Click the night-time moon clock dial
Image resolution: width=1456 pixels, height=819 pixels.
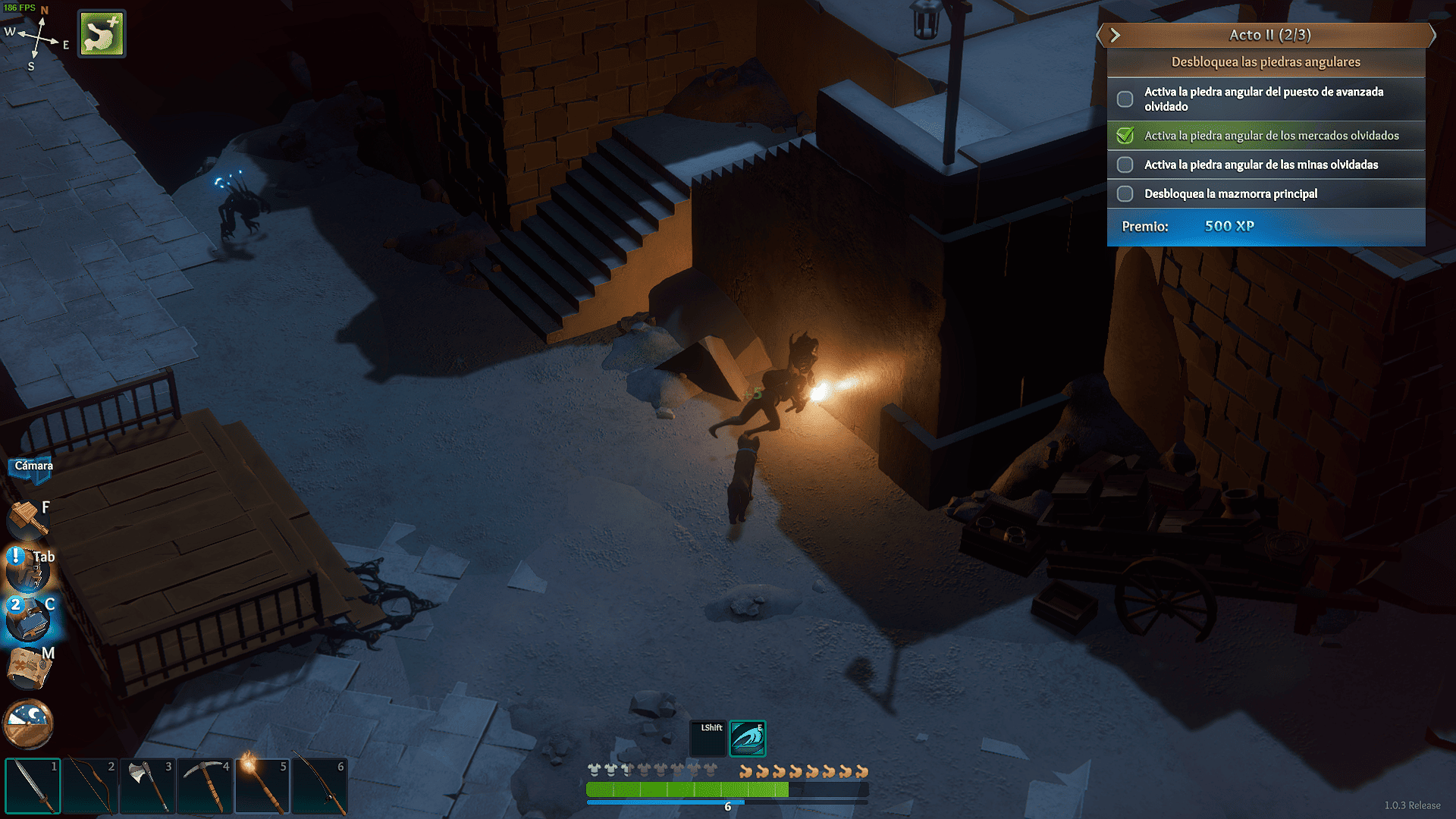point(28,723)
